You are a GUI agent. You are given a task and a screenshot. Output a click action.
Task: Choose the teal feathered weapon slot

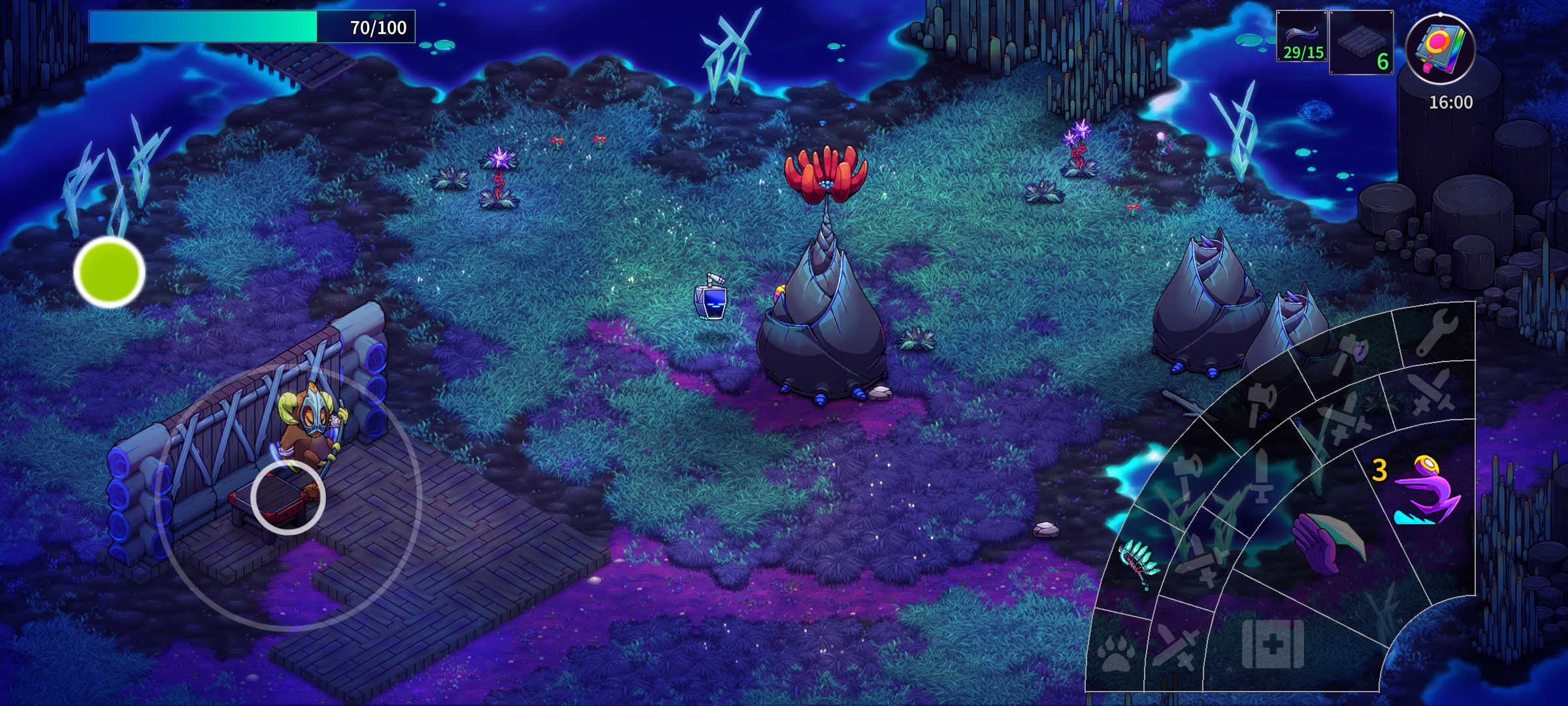click(1139, 563)
